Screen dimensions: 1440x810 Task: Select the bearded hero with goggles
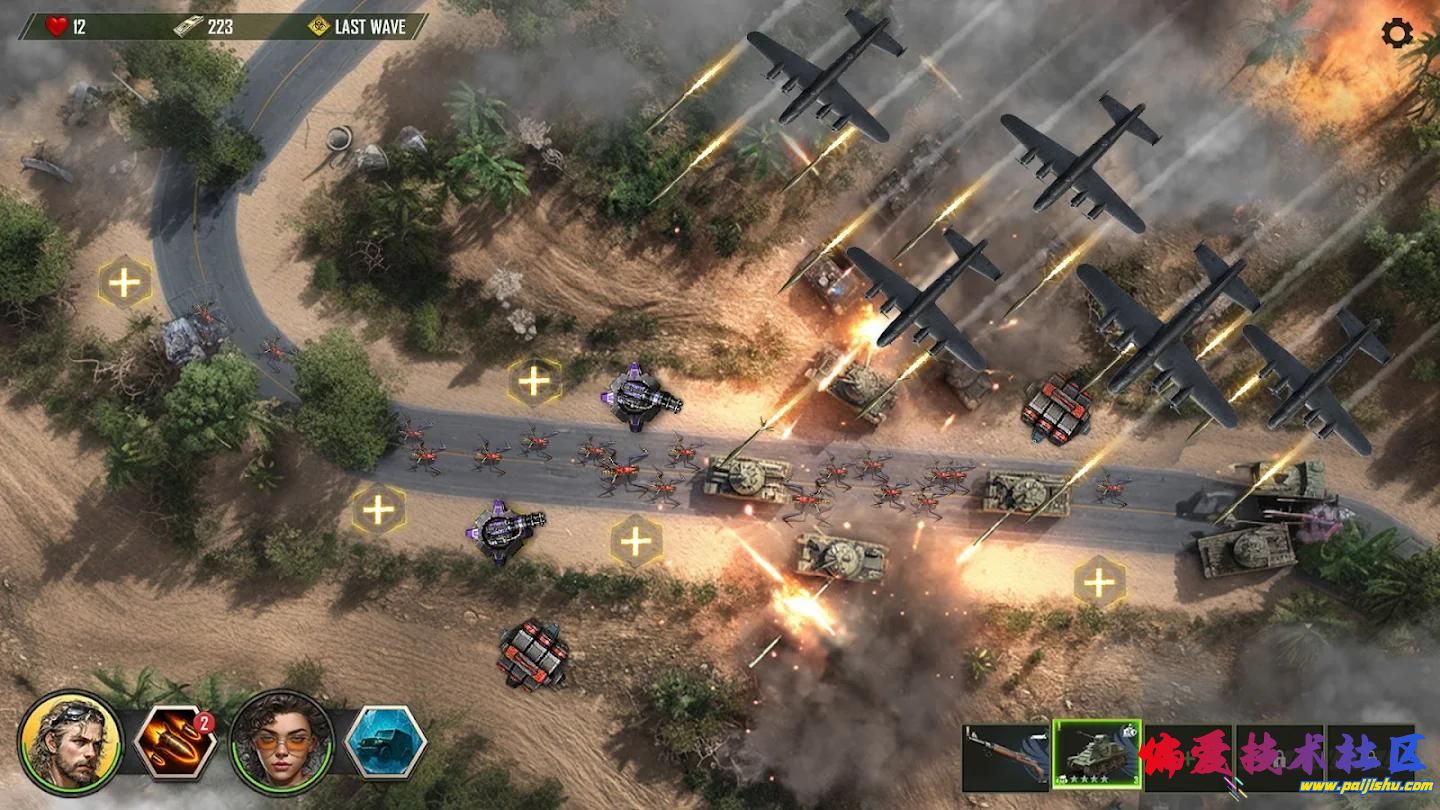point(70,742)
